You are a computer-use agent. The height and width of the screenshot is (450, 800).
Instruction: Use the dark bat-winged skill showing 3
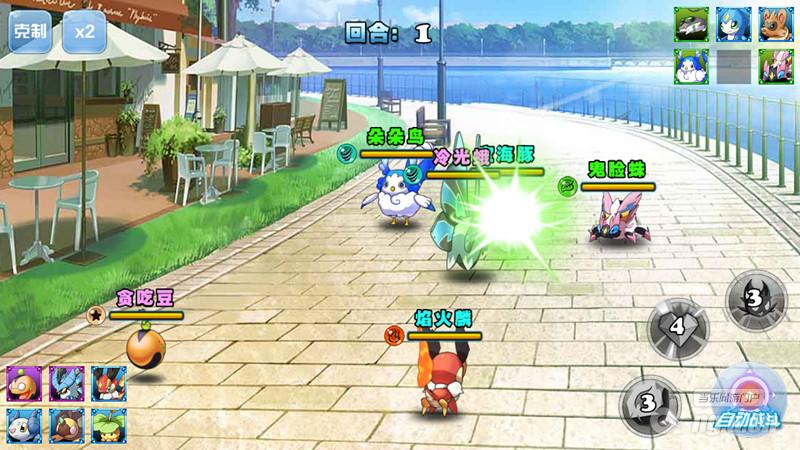[755, 296]
